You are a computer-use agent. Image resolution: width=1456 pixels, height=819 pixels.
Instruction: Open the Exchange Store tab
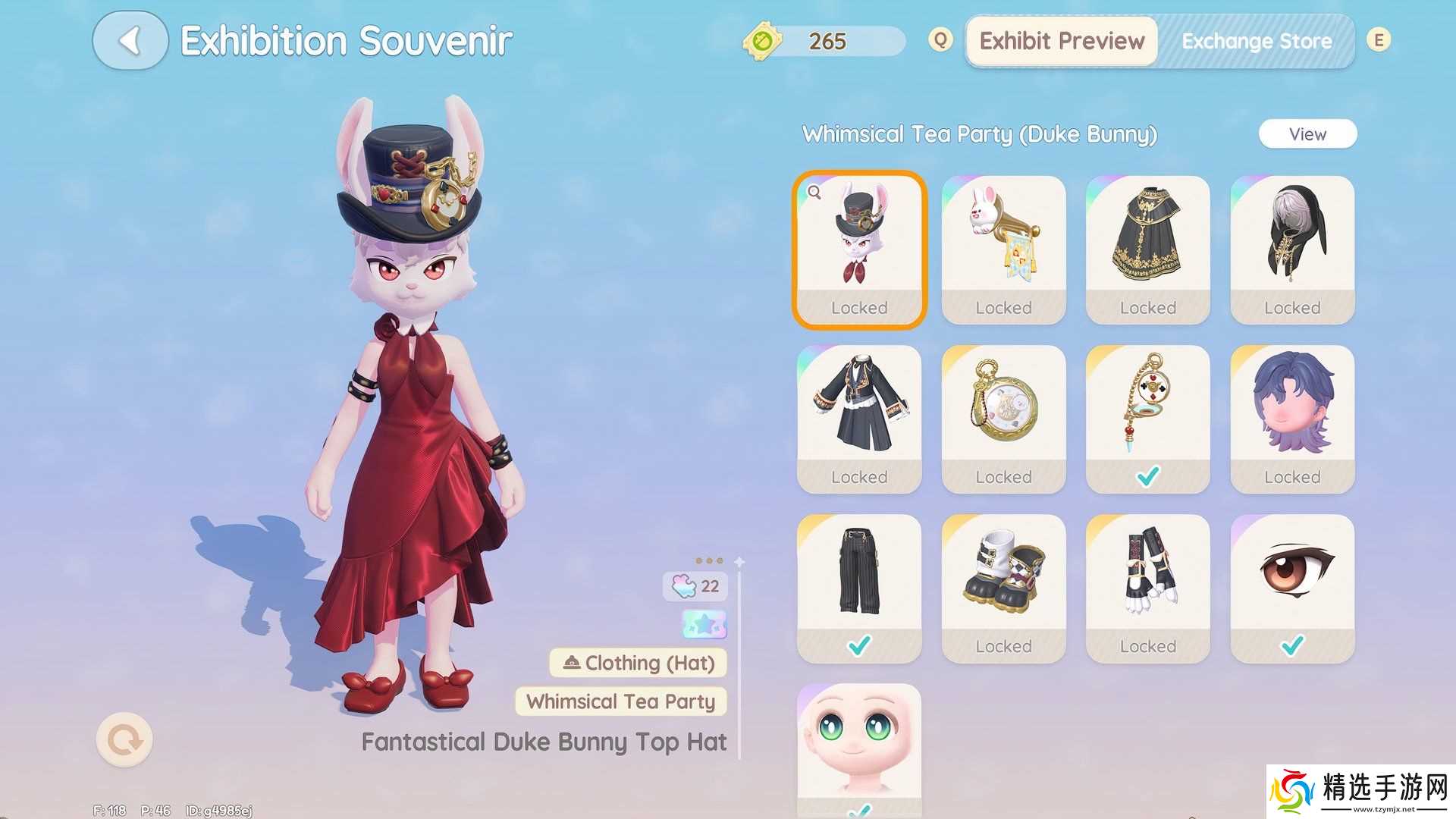(1256, 41)
